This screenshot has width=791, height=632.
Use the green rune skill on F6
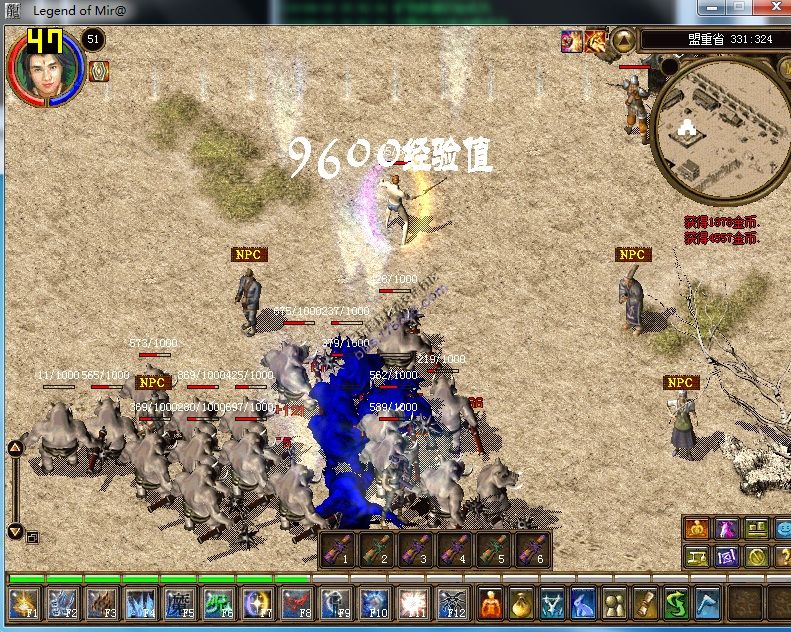(x=217, y=603)
